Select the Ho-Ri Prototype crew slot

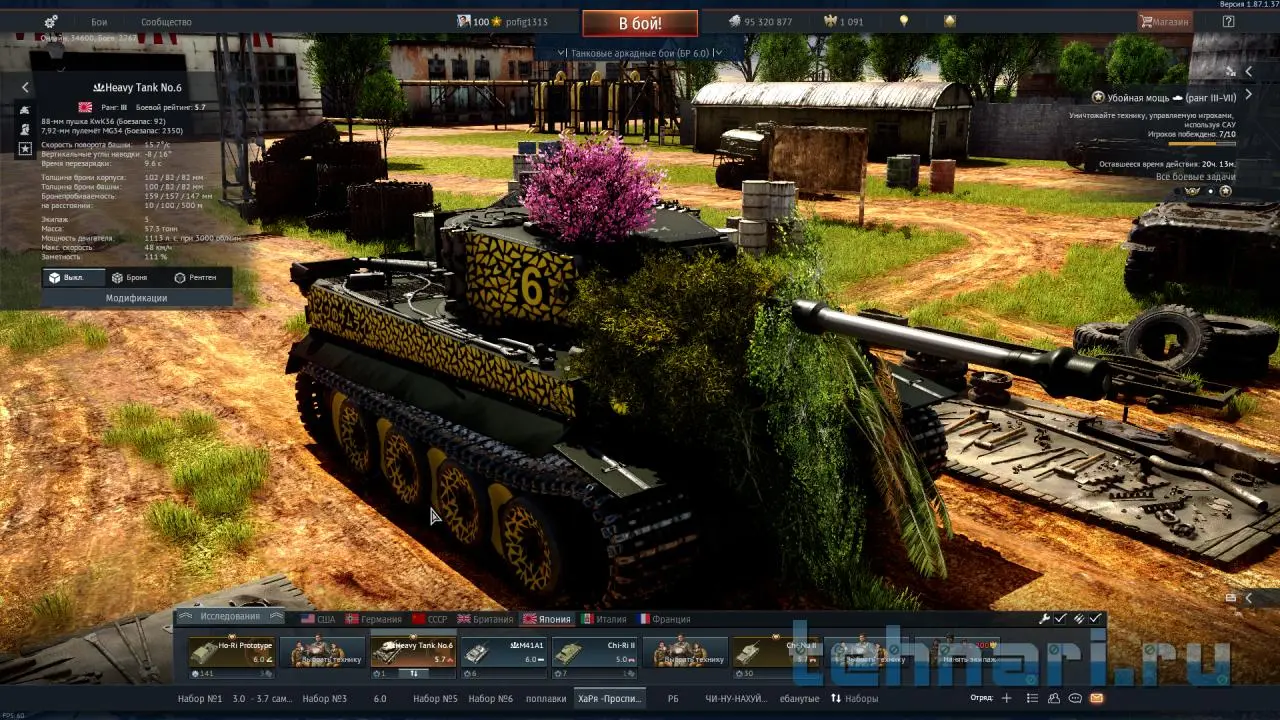pos(232,652)
